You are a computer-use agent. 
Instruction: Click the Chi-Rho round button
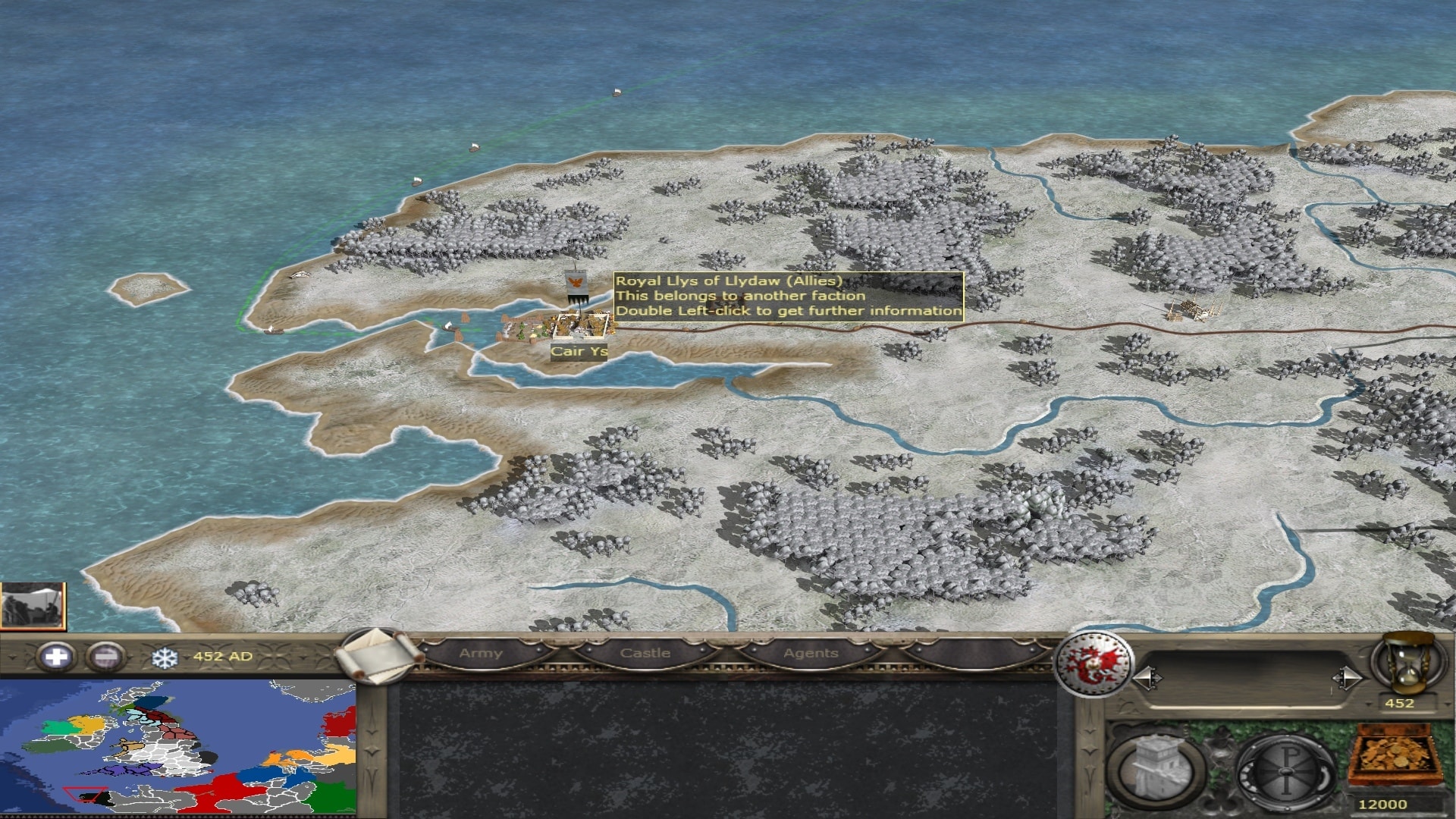(x=1285, y=771)
